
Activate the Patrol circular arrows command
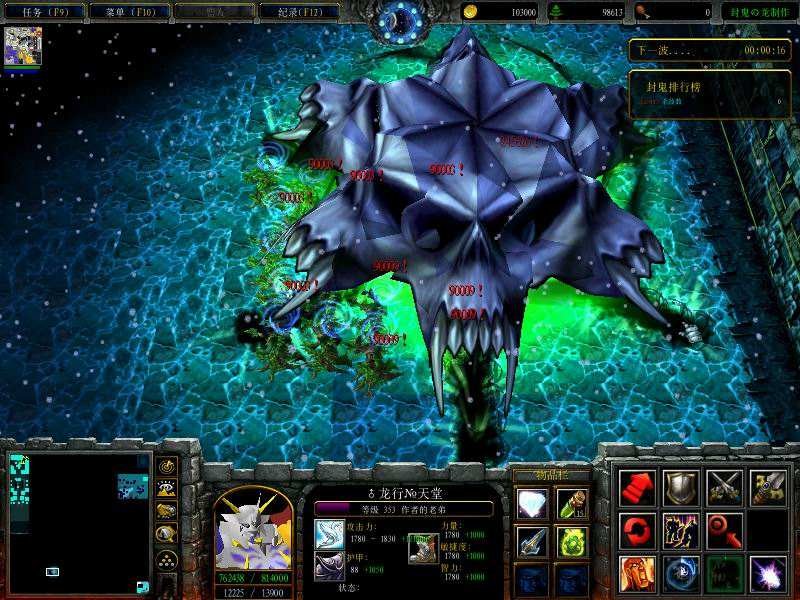pyautogui.click(x=637, y=529)
